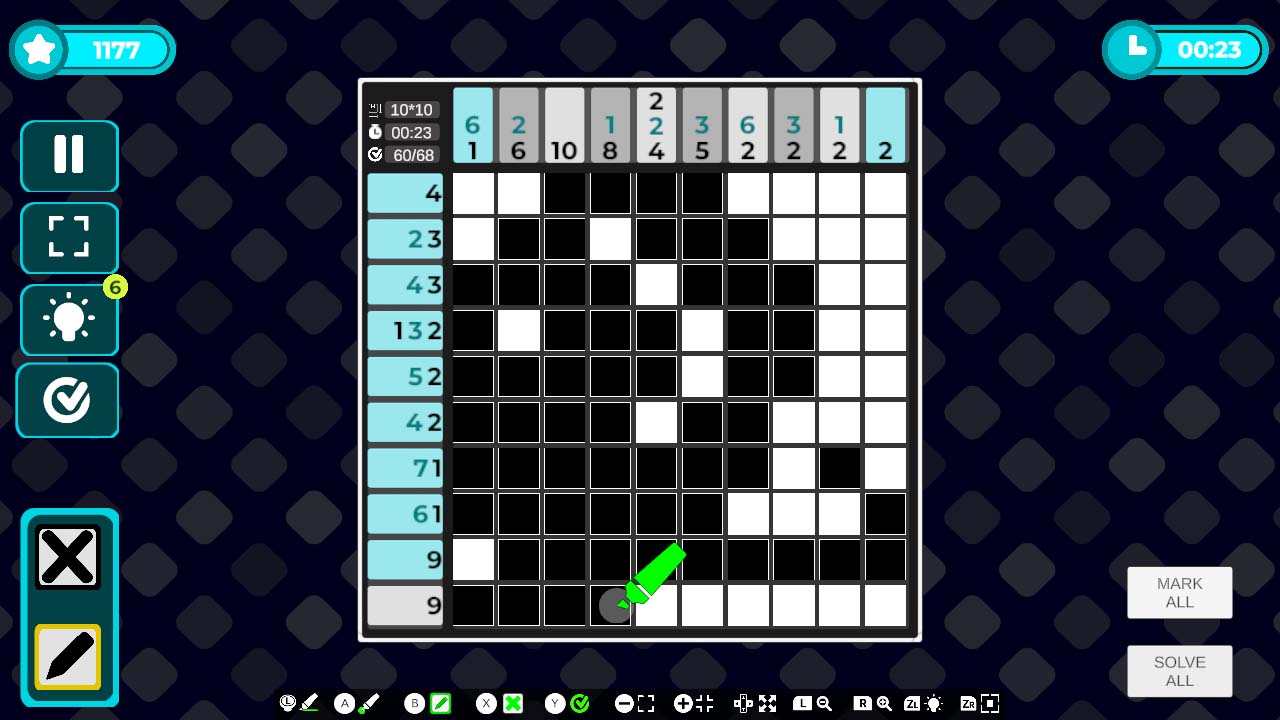The image size is (1280, 720).
Task: Click the verify-answers checkmark icon
Action: pyautogui.click(x=68, y=400)
